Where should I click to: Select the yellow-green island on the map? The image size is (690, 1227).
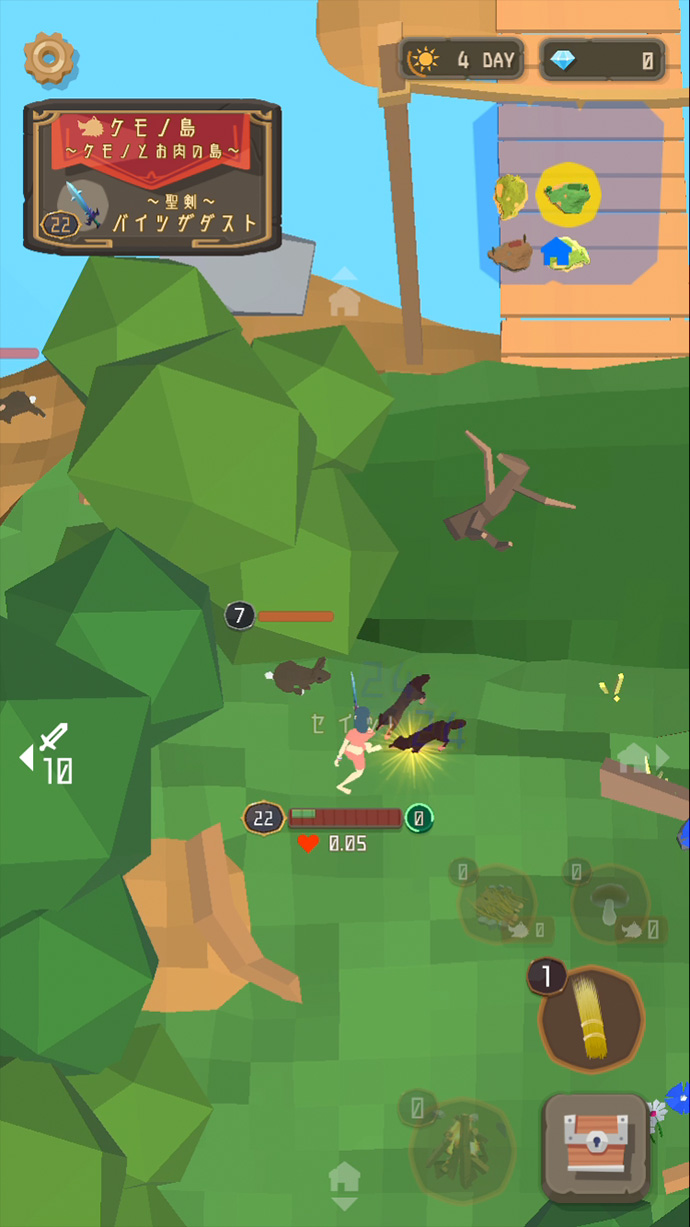click(x=511, y=195)
